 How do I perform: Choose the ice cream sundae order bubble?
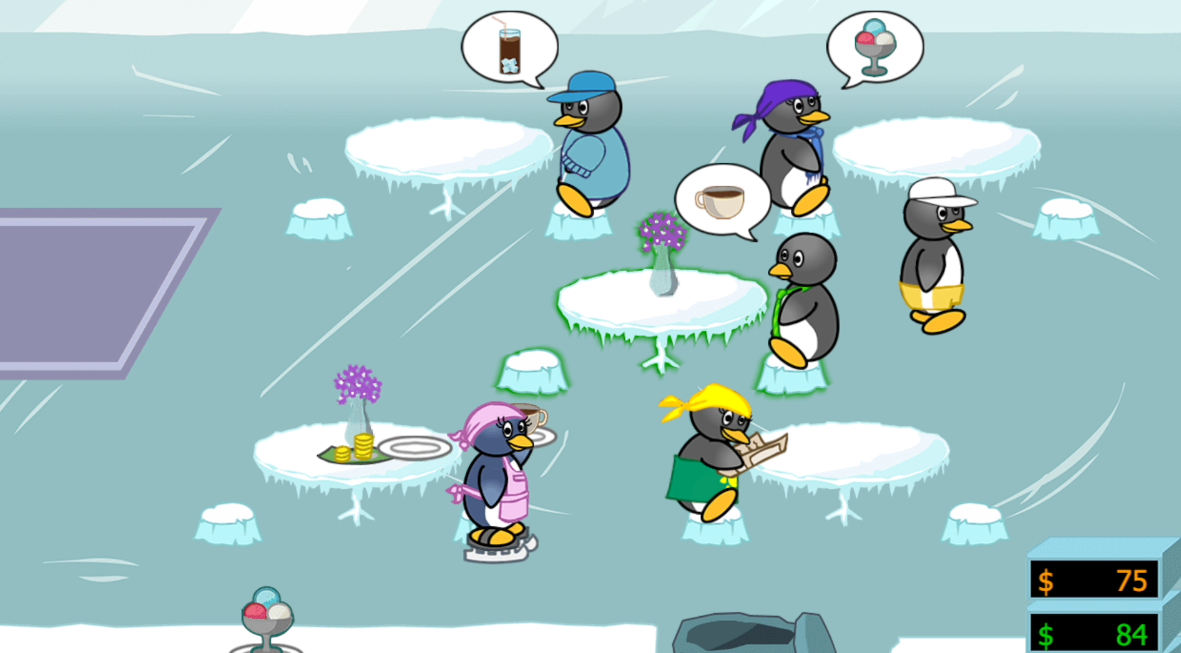click(874, 46)
